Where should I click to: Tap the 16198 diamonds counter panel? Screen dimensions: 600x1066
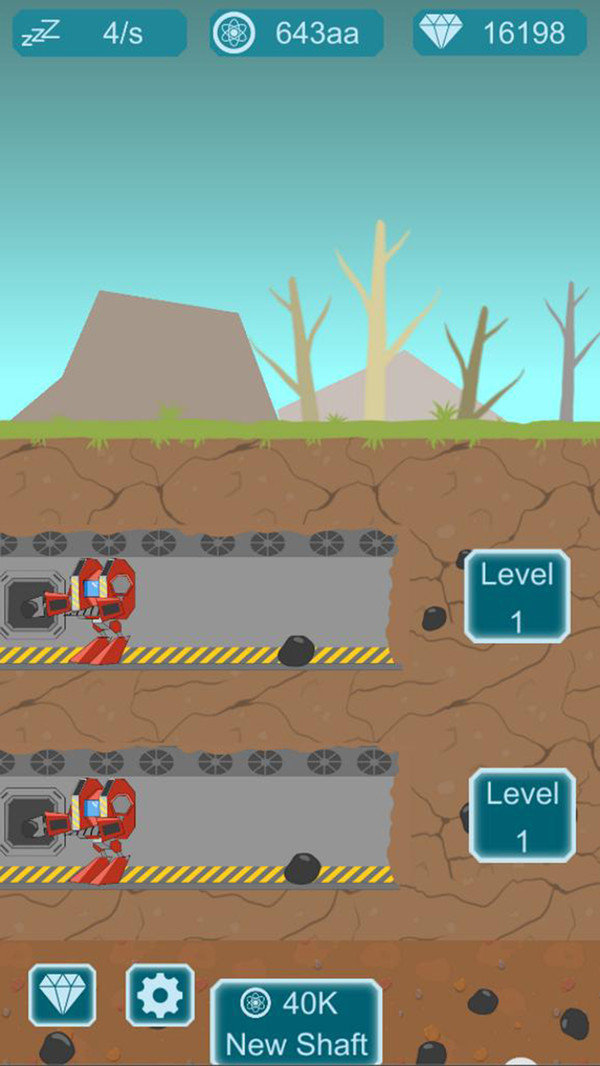[500, 33]
